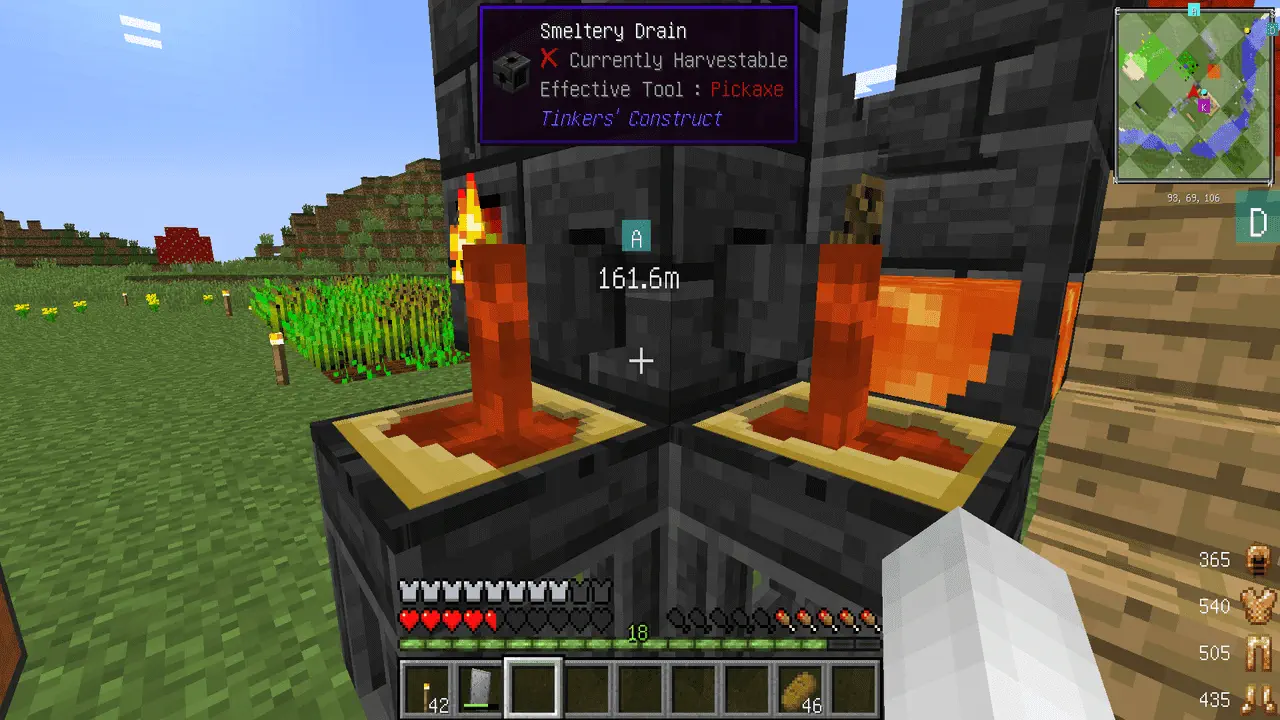The height and width of the screenshot is (720, 1280).
Task: Click the purple K waypoint on minimap
Action: [x=1204, y=106]
